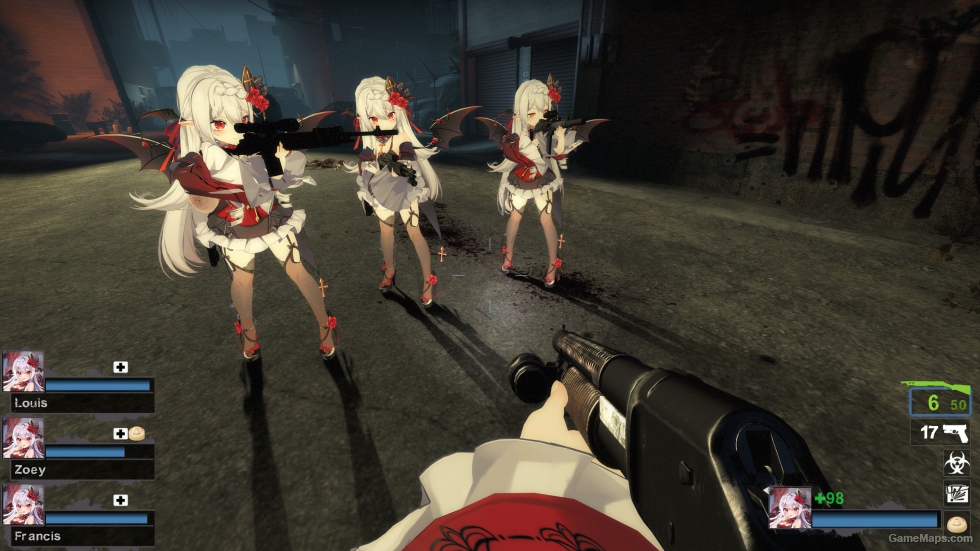
Task: Select the explosive ammo pack slot
Action: (x=956, y=492)
